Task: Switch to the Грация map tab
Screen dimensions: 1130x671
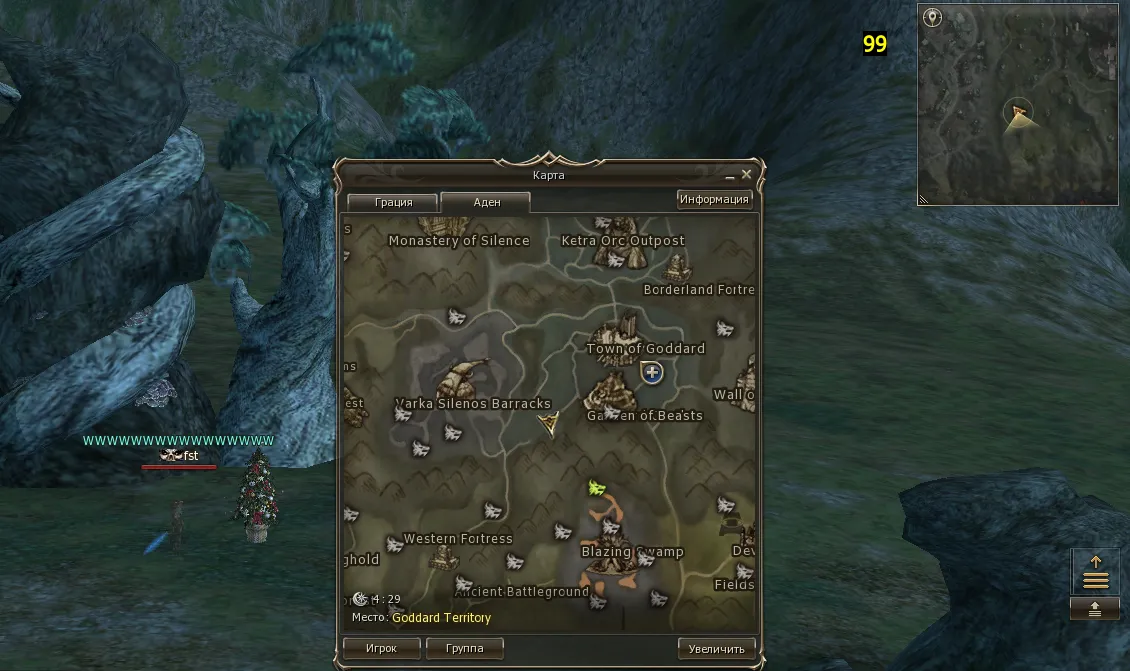Action: (393, 202)
